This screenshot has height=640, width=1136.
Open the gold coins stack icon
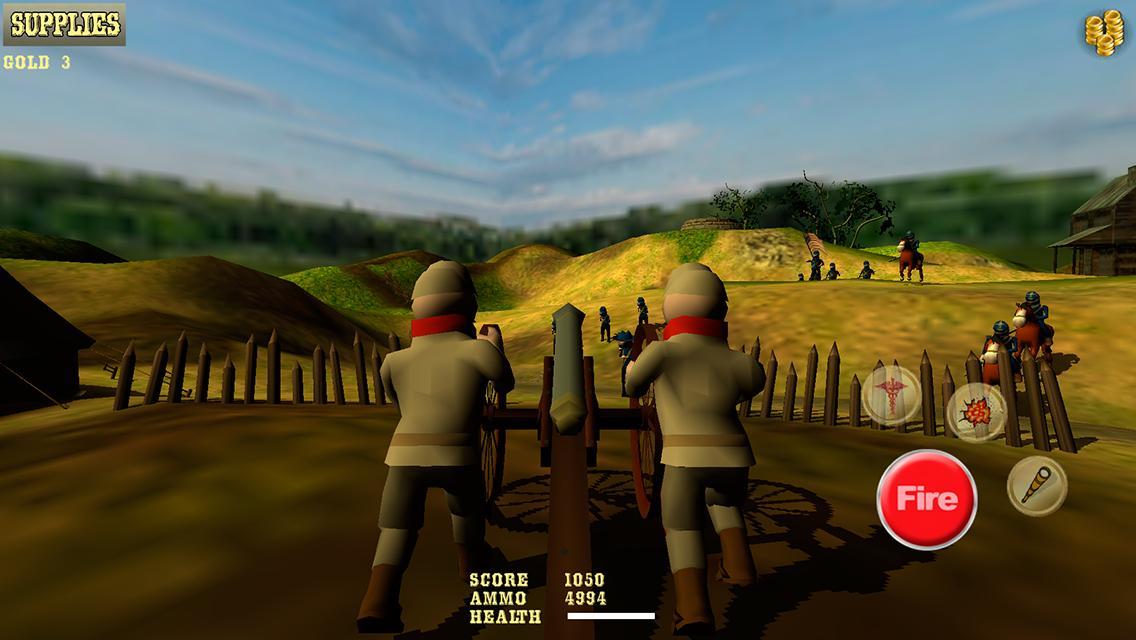tap(1105, 31)
